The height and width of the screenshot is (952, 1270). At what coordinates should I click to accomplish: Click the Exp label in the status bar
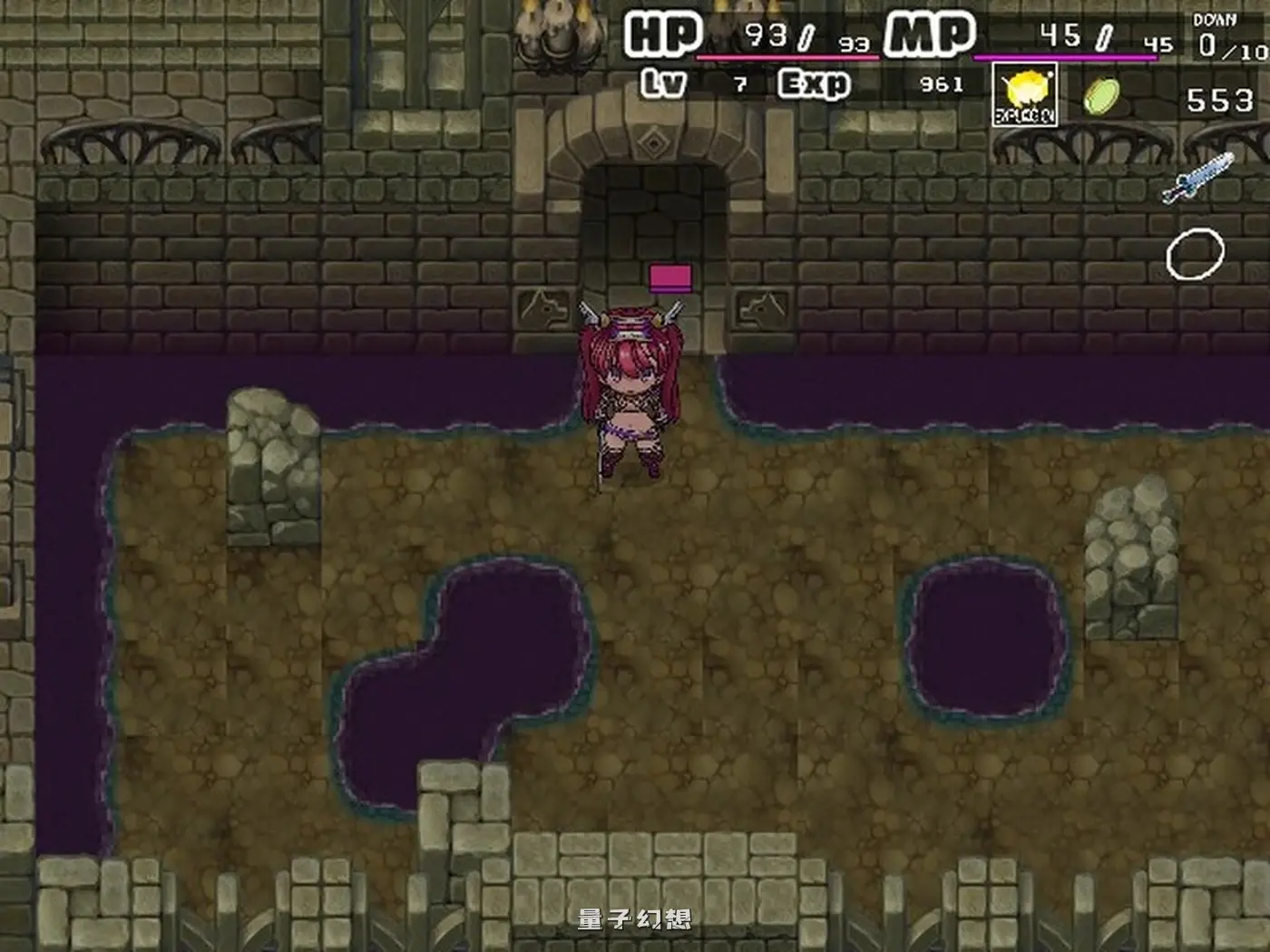(815, 83)
